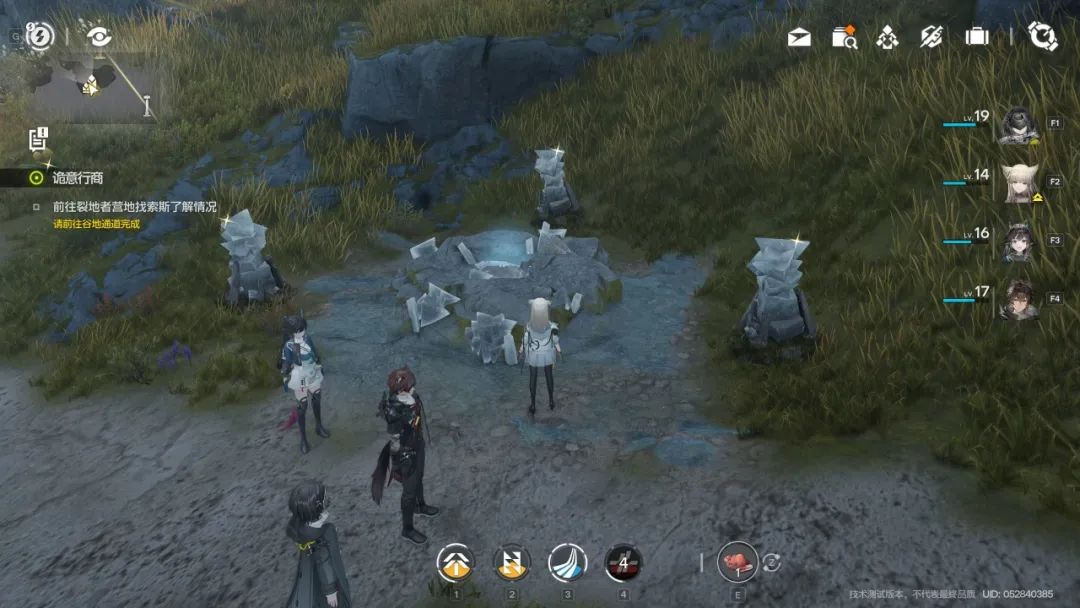This screenshot has width=1080, height=608.
Task: Switch to the level 17 brown-haired operator
Action: pyautogui.click(x=1018, y=299)
